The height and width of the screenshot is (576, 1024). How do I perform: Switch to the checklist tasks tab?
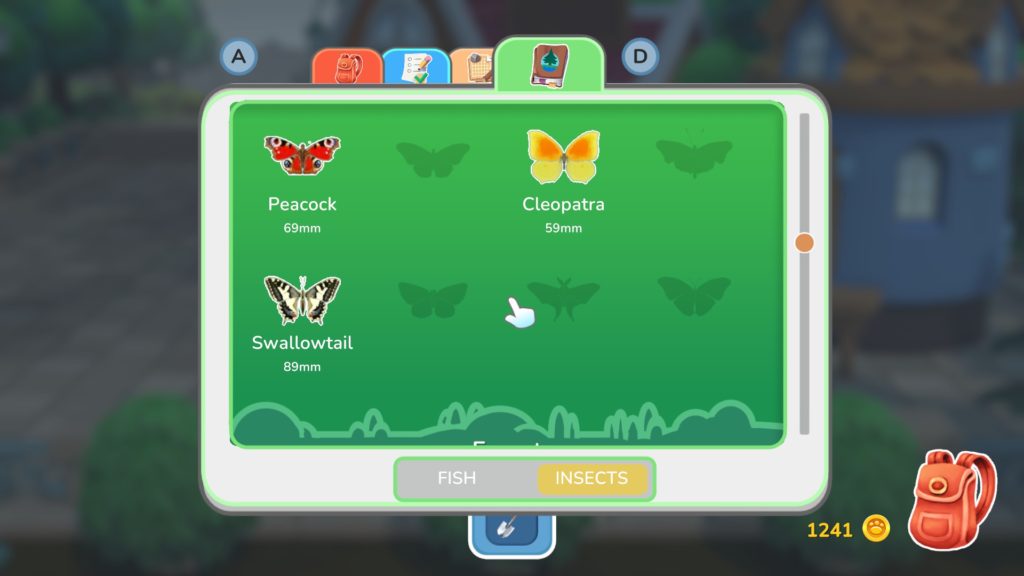point(414,68)
